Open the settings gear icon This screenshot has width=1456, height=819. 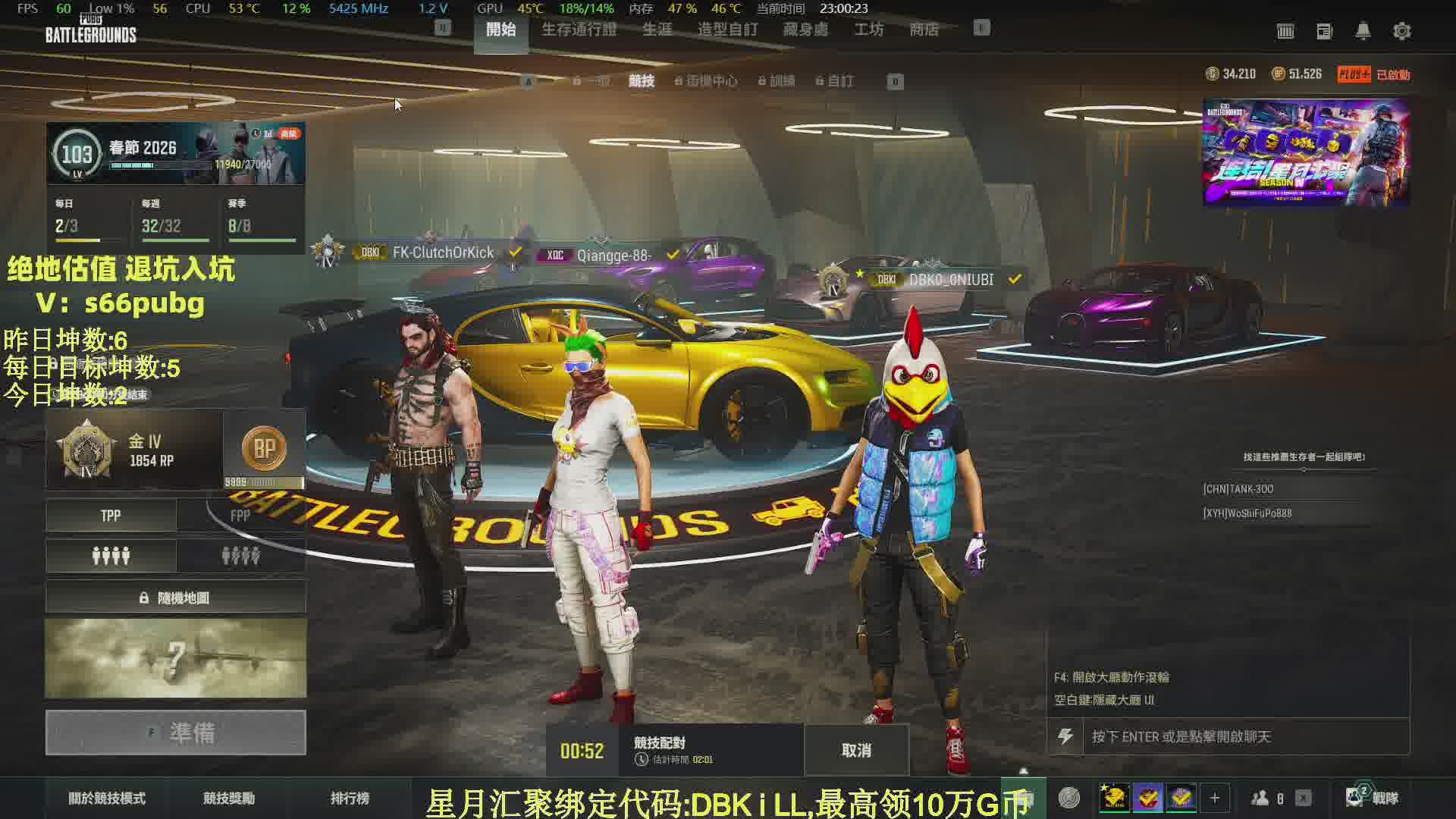pos(1401,31)
